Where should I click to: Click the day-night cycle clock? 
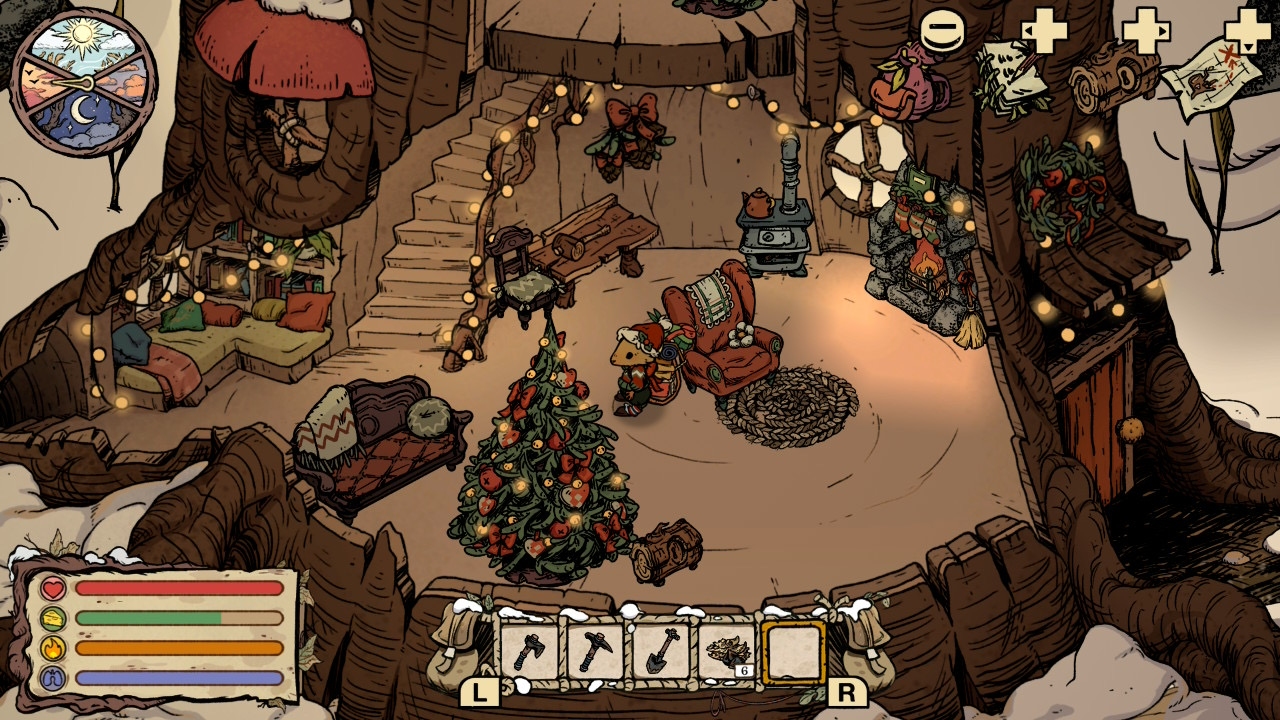84,82
